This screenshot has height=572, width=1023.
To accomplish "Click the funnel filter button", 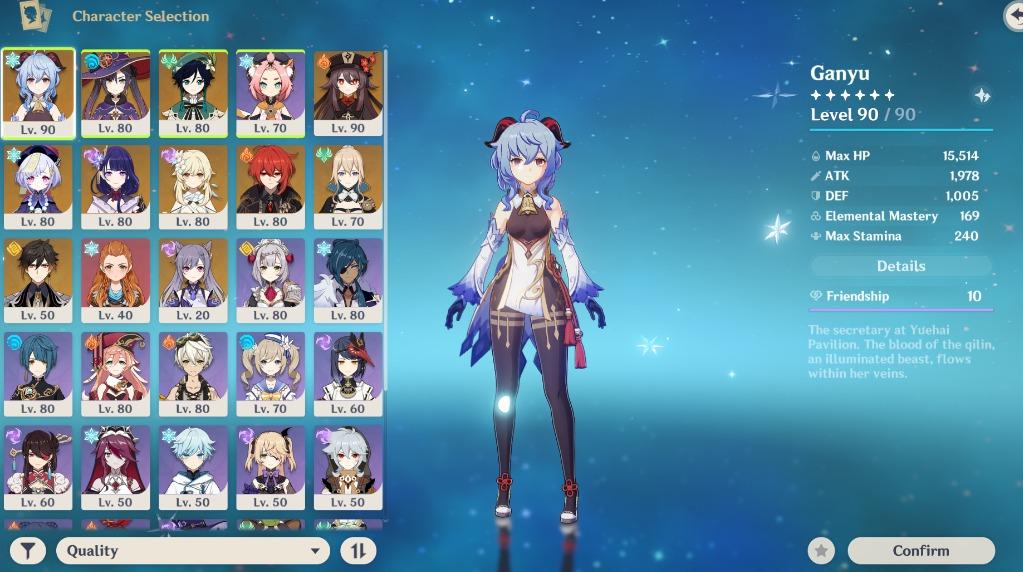I will (x=30, y=550).
